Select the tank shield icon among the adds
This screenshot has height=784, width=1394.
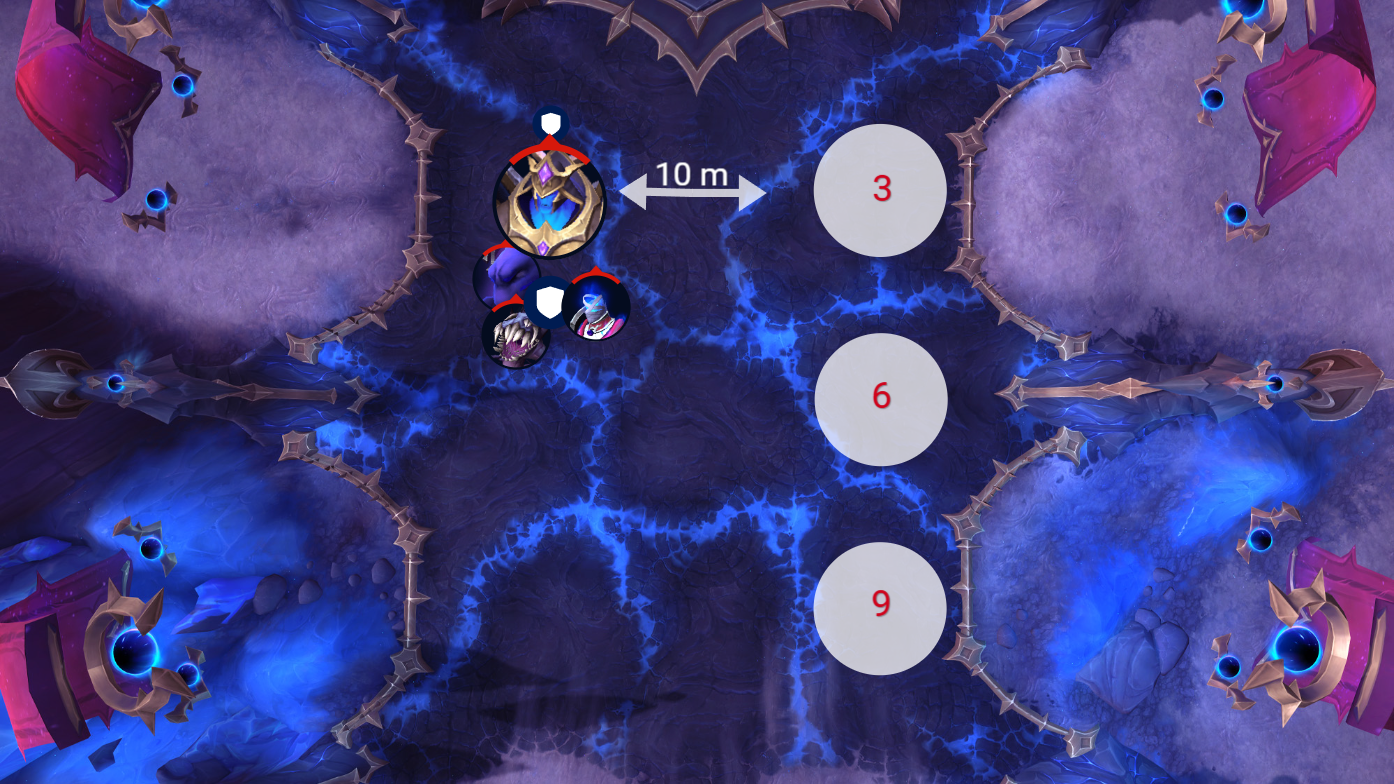(548, 302)
